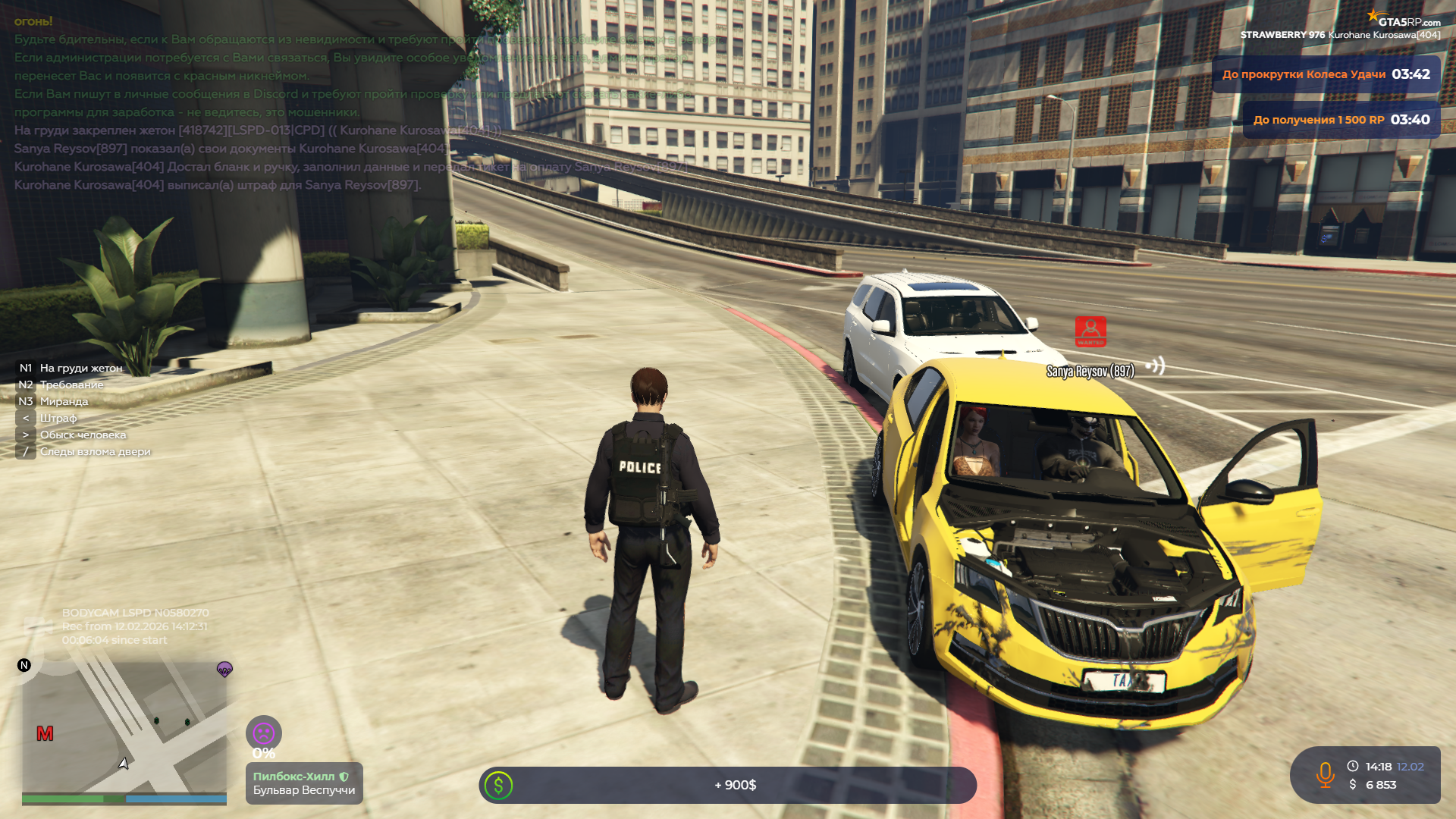Click the green dollar notification icon
The height and width of the screenshot is (819, 1456).
[499, 786]
